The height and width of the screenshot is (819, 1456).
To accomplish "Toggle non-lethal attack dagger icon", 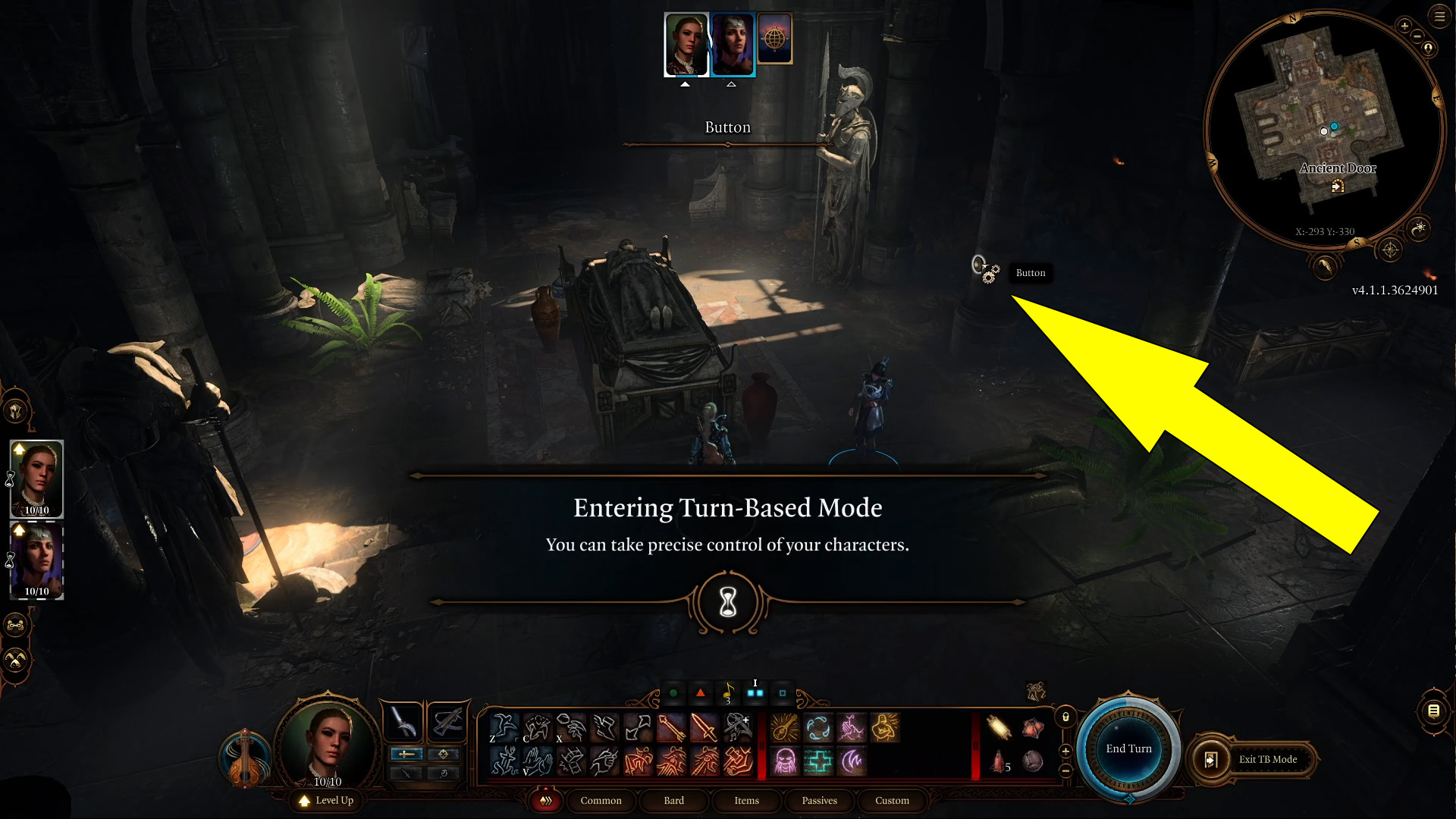I will [x=406, y=773].
